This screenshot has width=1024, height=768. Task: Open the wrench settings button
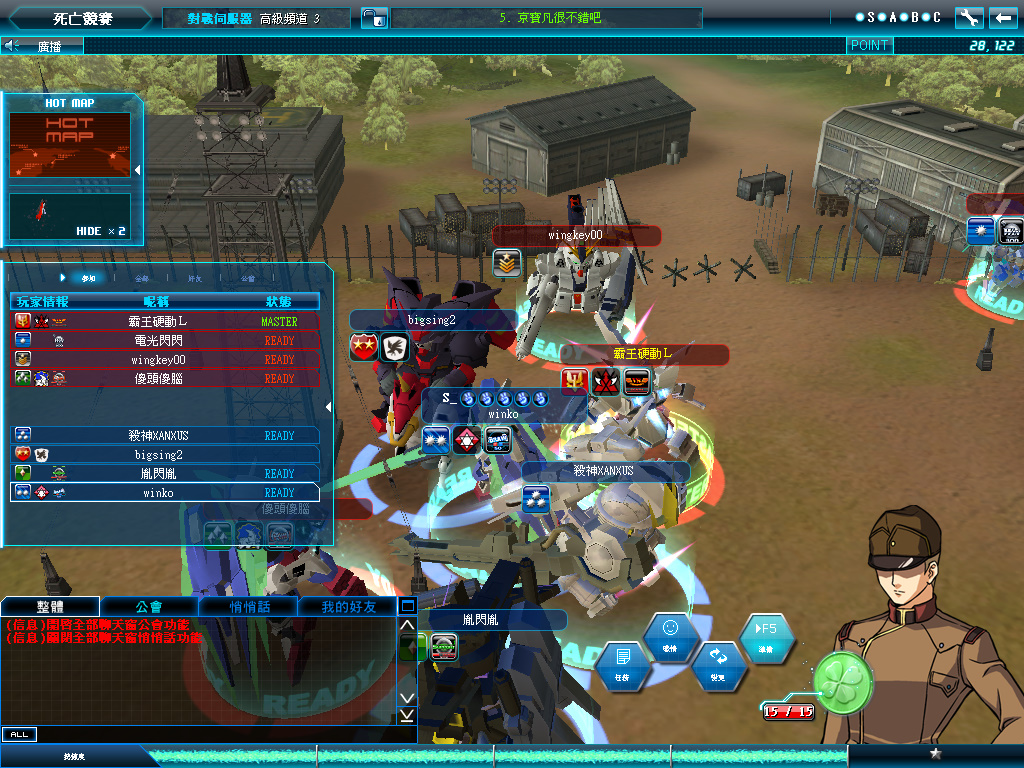pyautogui.click(x=969, y=17)
